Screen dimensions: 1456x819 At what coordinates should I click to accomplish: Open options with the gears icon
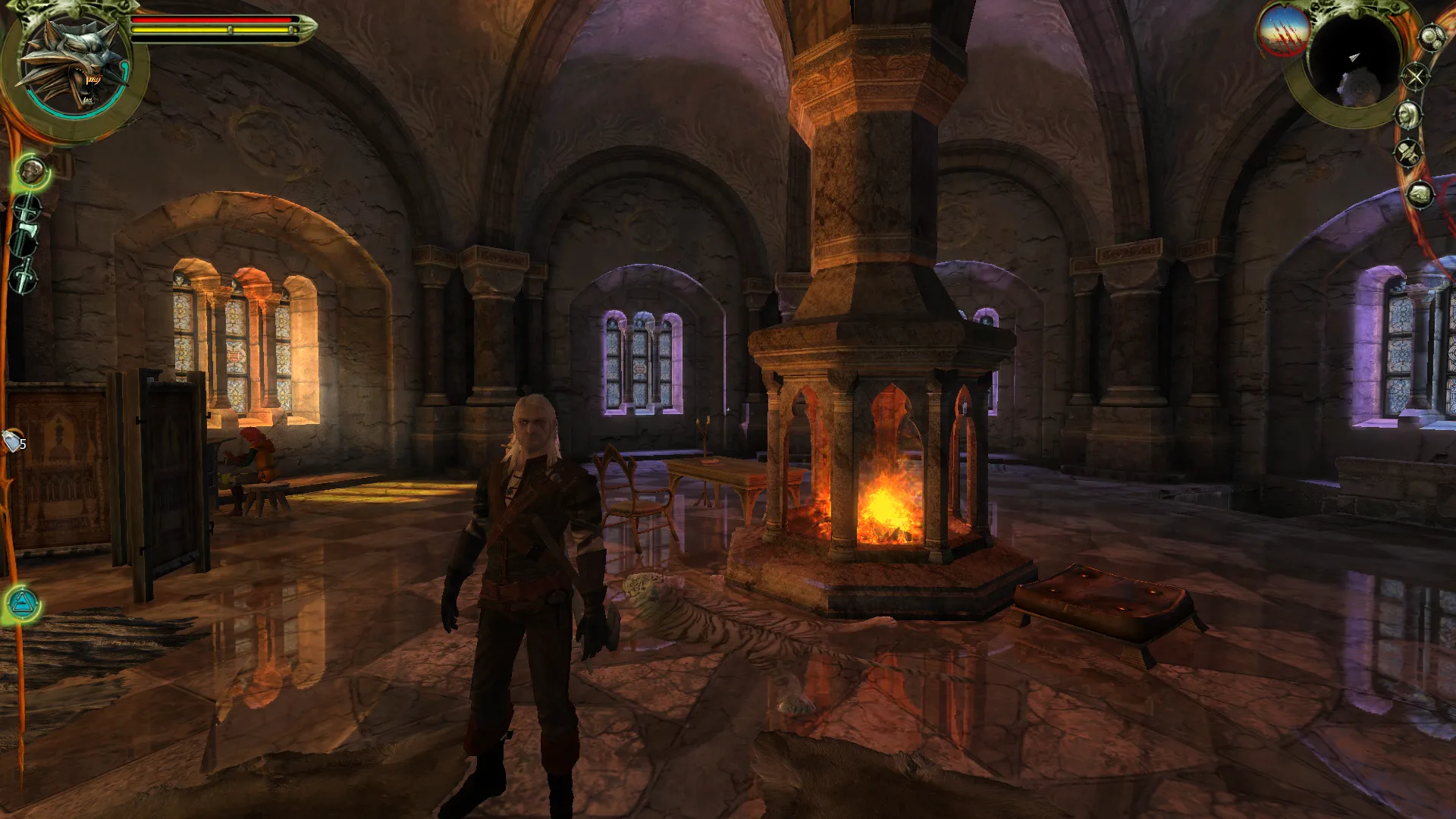(1431, 38)
